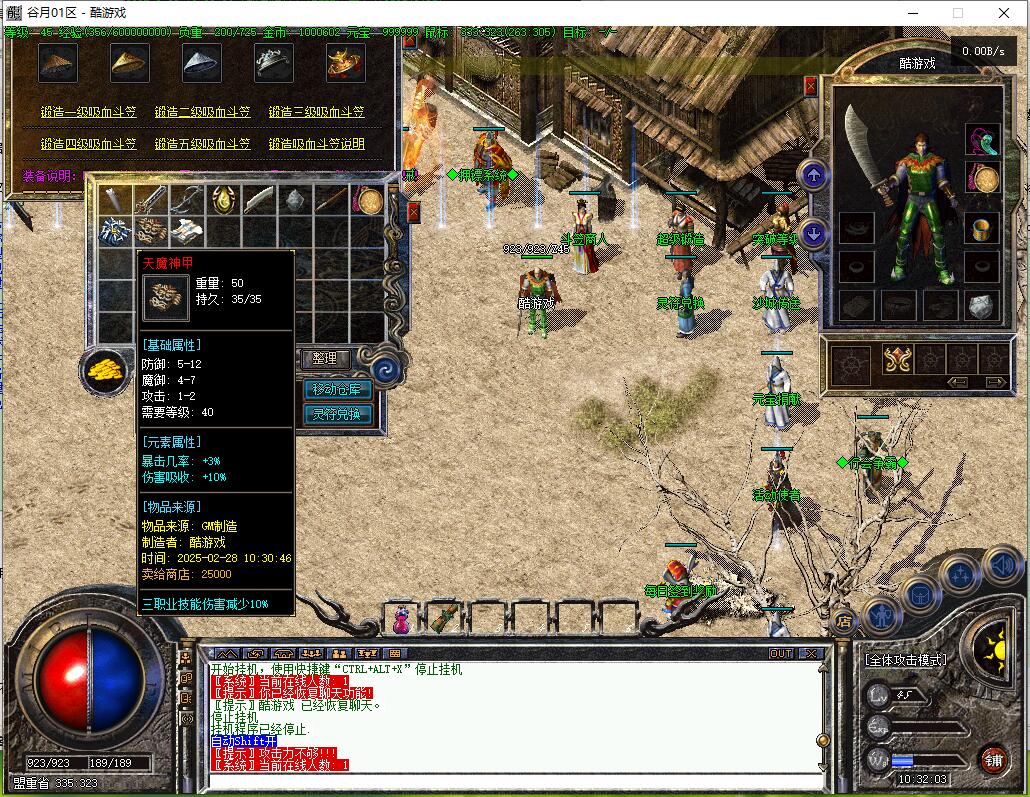Open 锻造一级吸血斗笠 forging option
This screenshot has height=797, width=1030.
[x=89, y=113]
